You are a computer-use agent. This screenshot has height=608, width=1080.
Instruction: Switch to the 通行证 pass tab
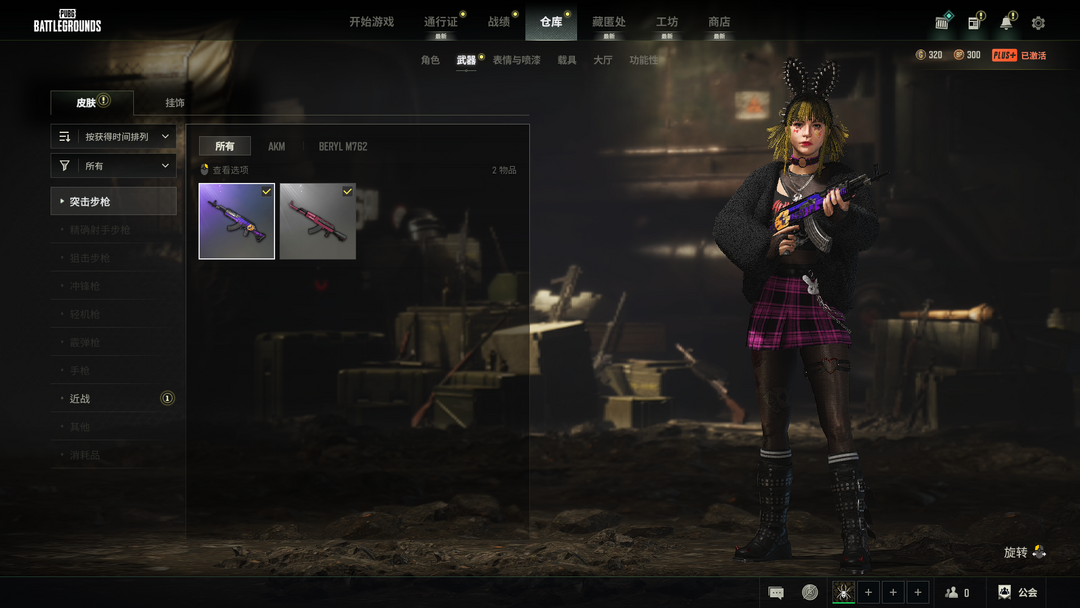click(440, 22)
